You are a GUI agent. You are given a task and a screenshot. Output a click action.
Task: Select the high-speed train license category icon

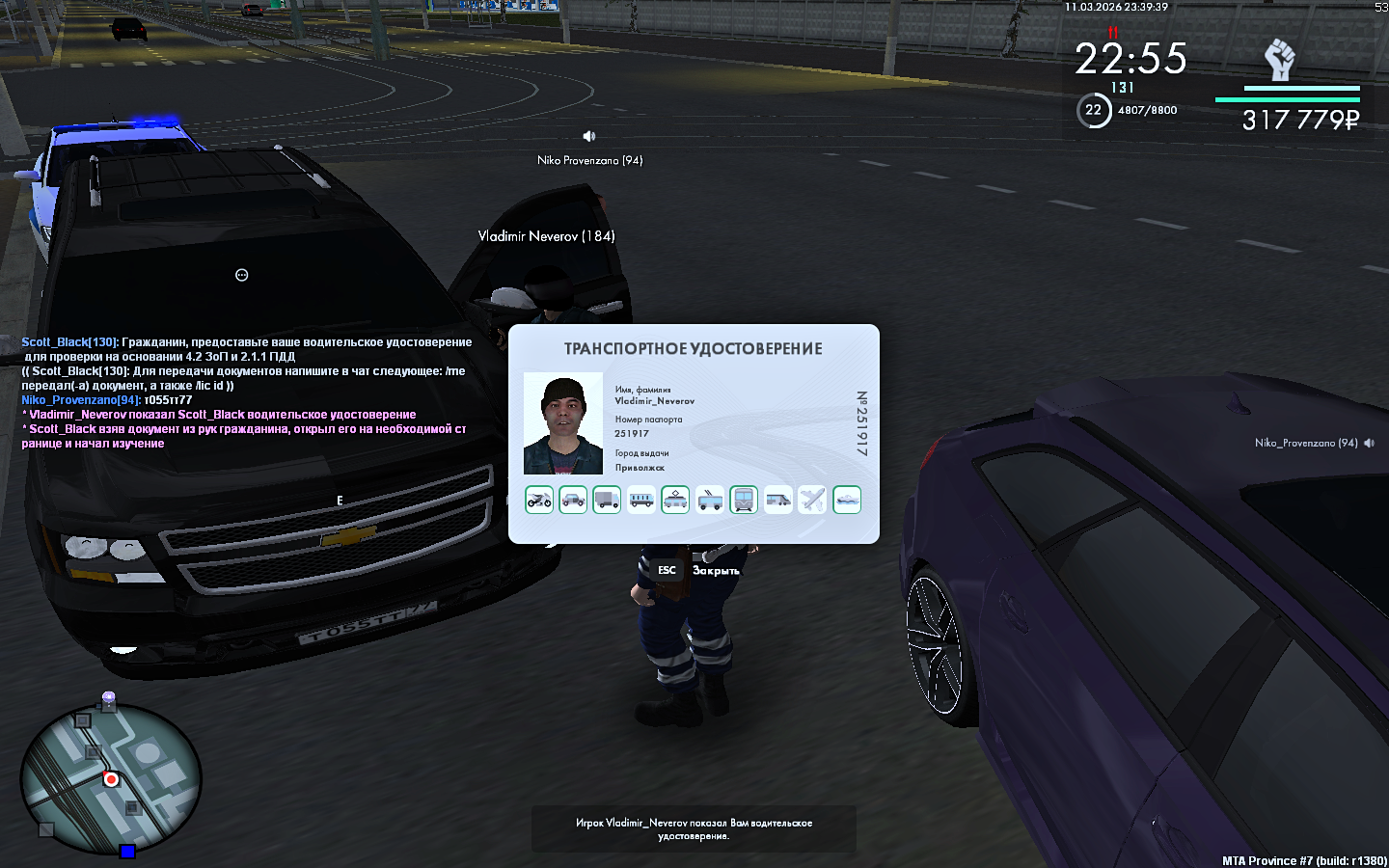[778, 500]
